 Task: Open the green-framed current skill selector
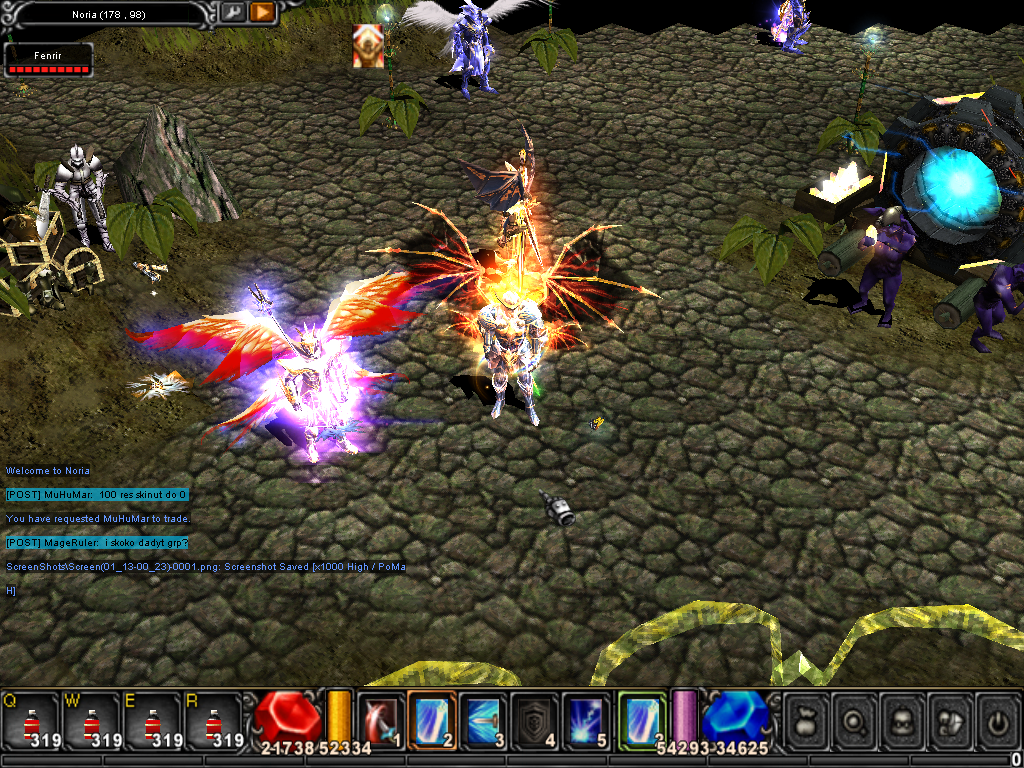click(641, 720)
